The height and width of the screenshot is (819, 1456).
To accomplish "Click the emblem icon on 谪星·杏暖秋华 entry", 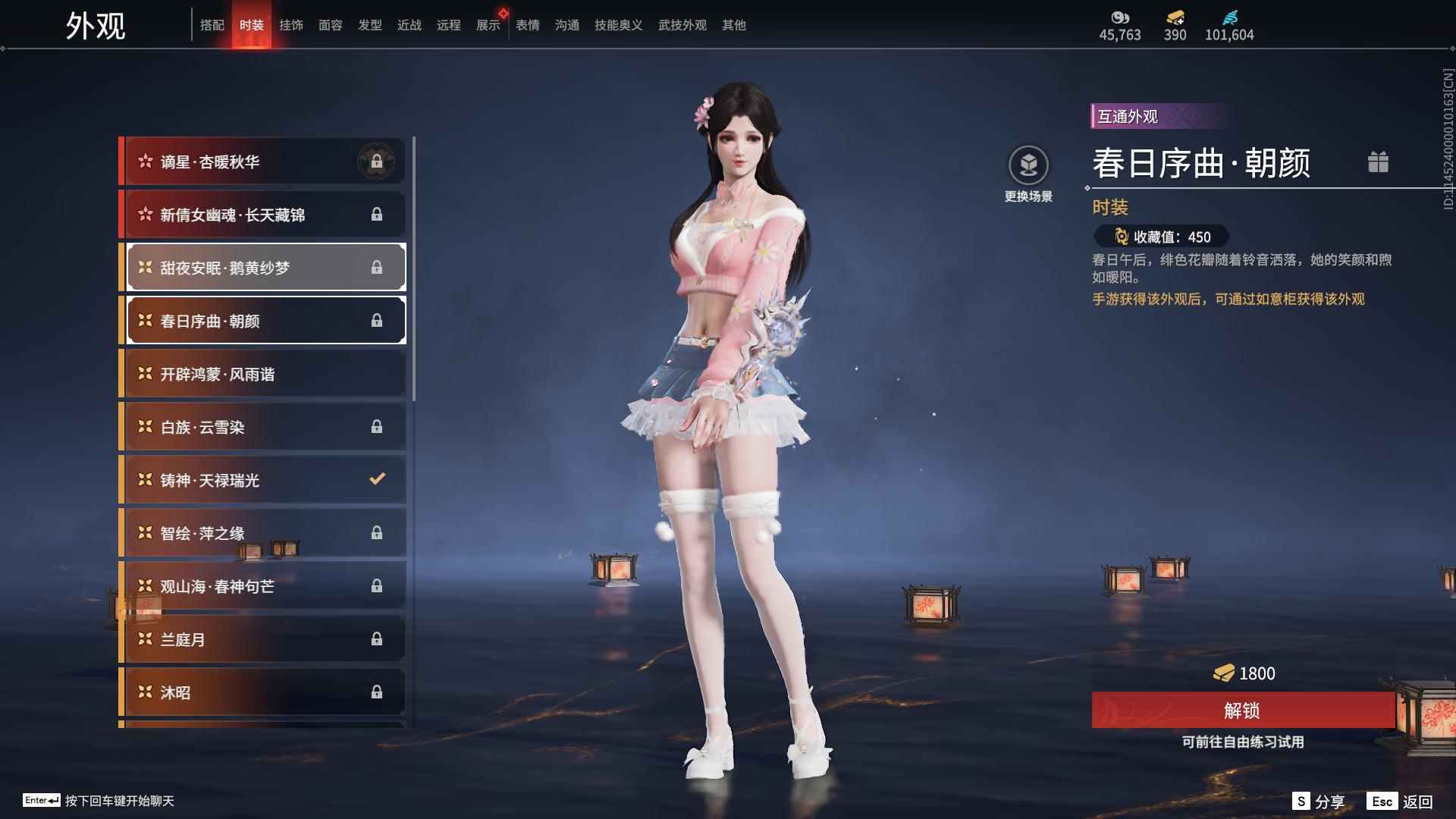I will [378, 161].
